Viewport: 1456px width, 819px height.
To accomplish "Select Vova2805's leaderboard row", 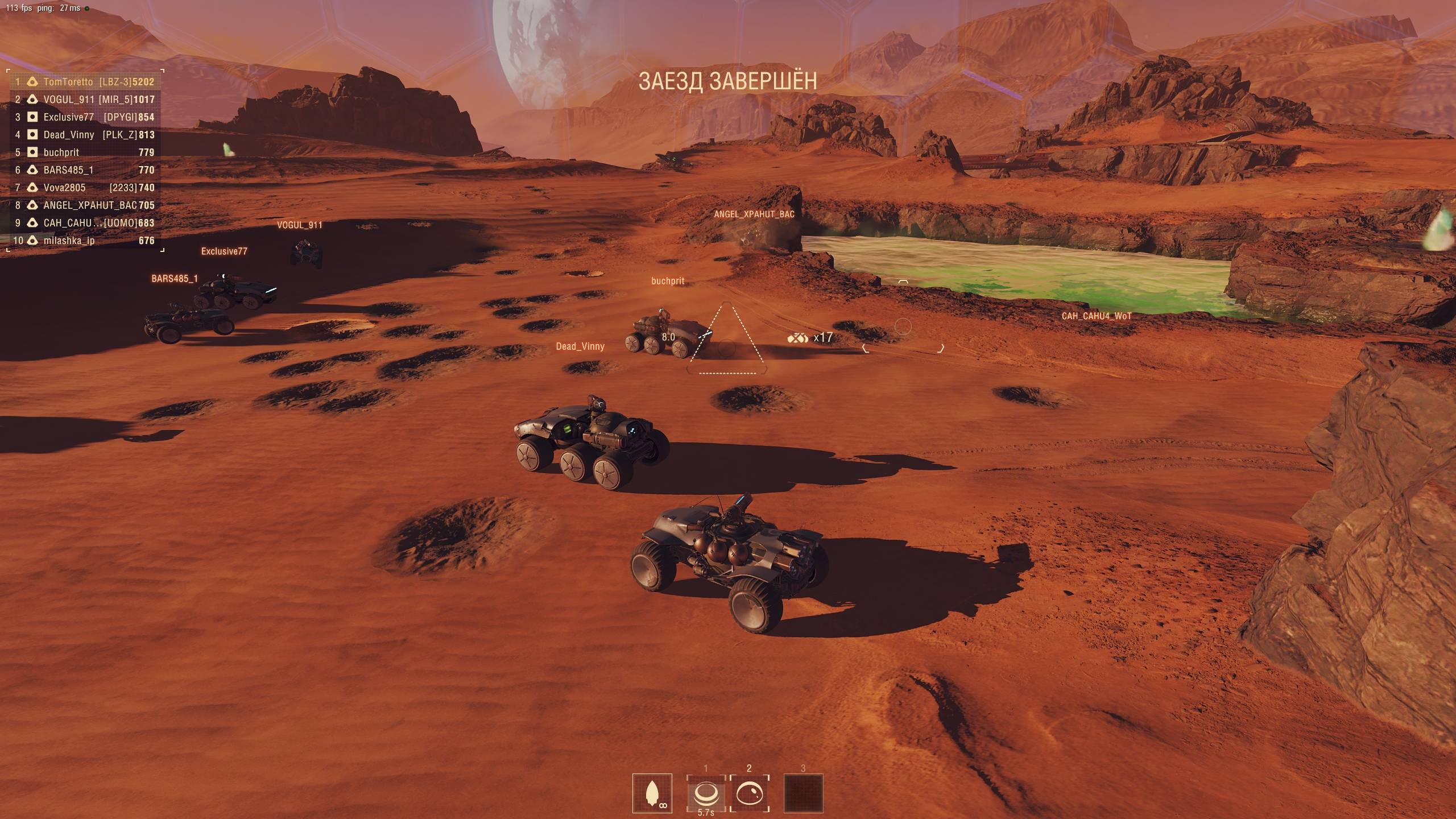I will tap(85, 188).
